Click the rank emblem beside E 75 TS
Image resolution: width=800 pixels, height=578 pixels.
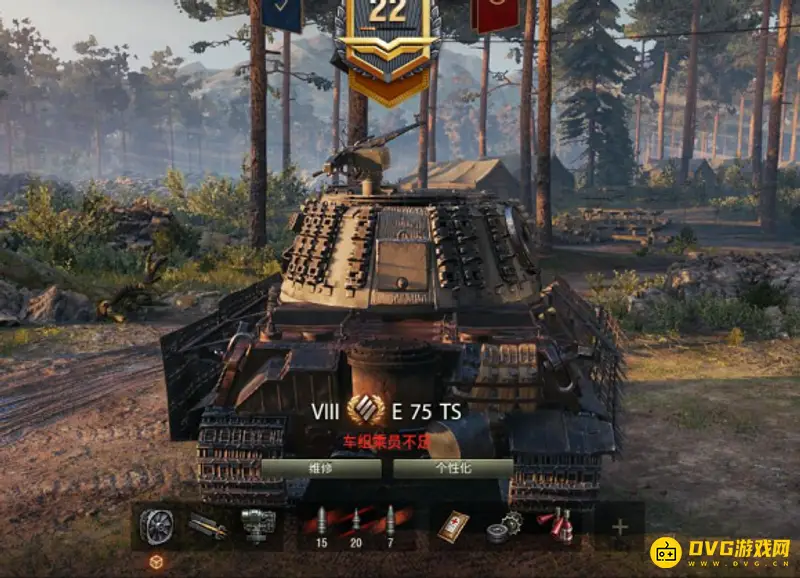[365, 410]
